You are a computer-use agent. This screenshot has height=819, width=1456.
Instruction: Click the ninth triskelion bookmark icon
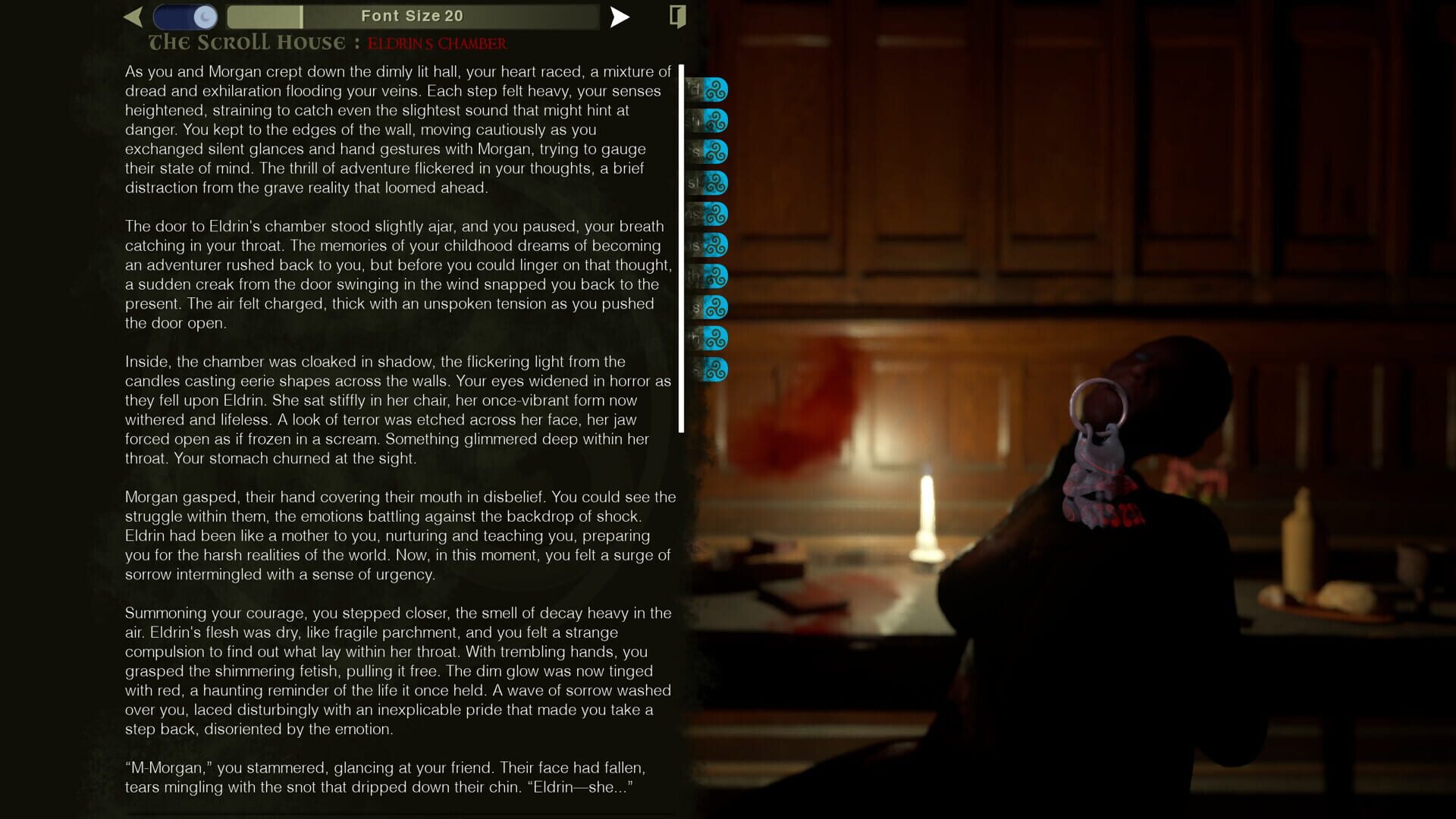pyautogui.click(x=716, y=339)
